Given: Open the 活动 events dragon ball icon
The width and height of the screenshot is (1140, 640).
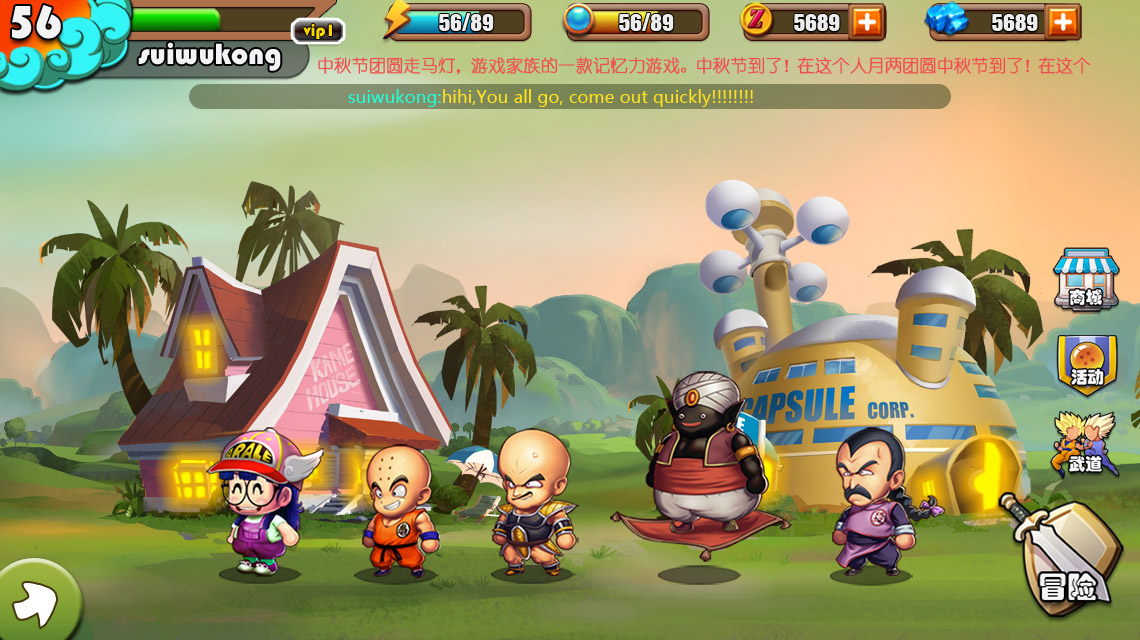Looking at the screenshot, I should tap(1086, 363).
